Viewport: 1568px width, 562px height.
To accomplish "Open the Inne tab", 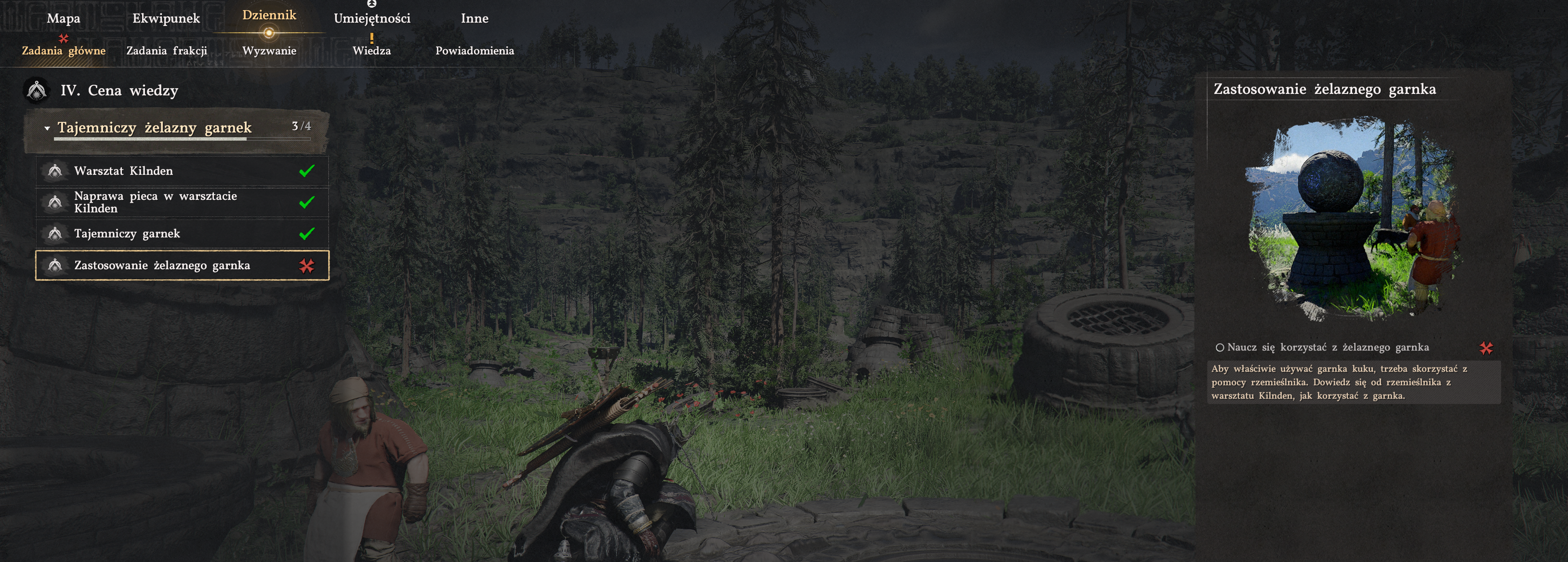I will tap(474, 18).
